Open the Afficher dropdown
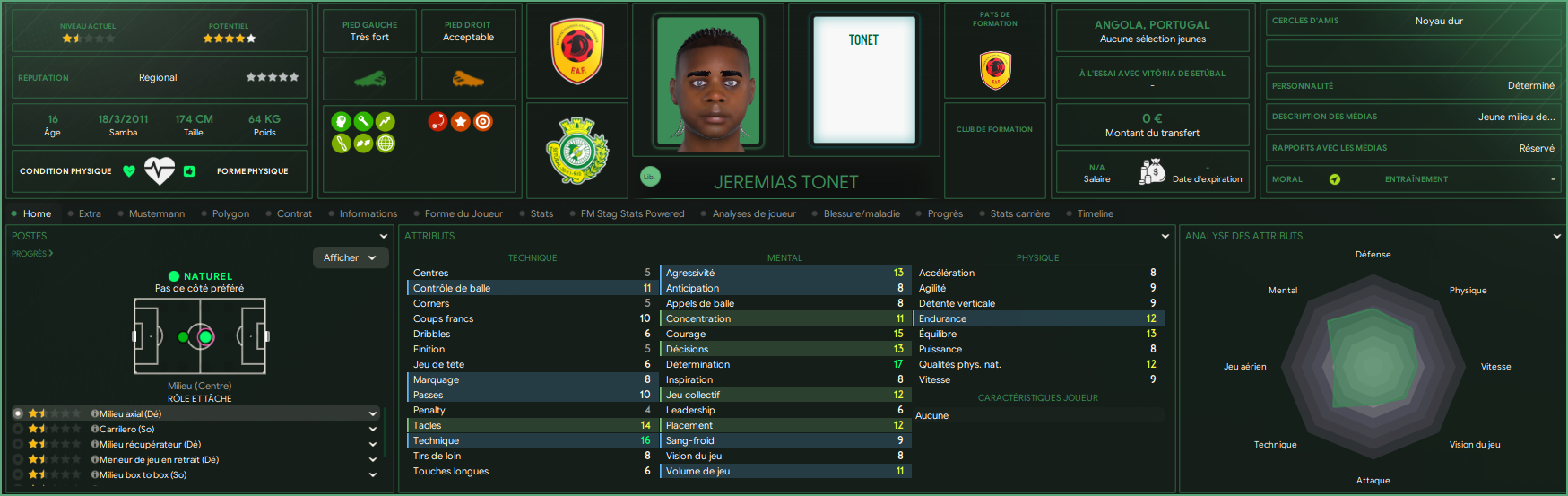 click(x=351, y=257)
